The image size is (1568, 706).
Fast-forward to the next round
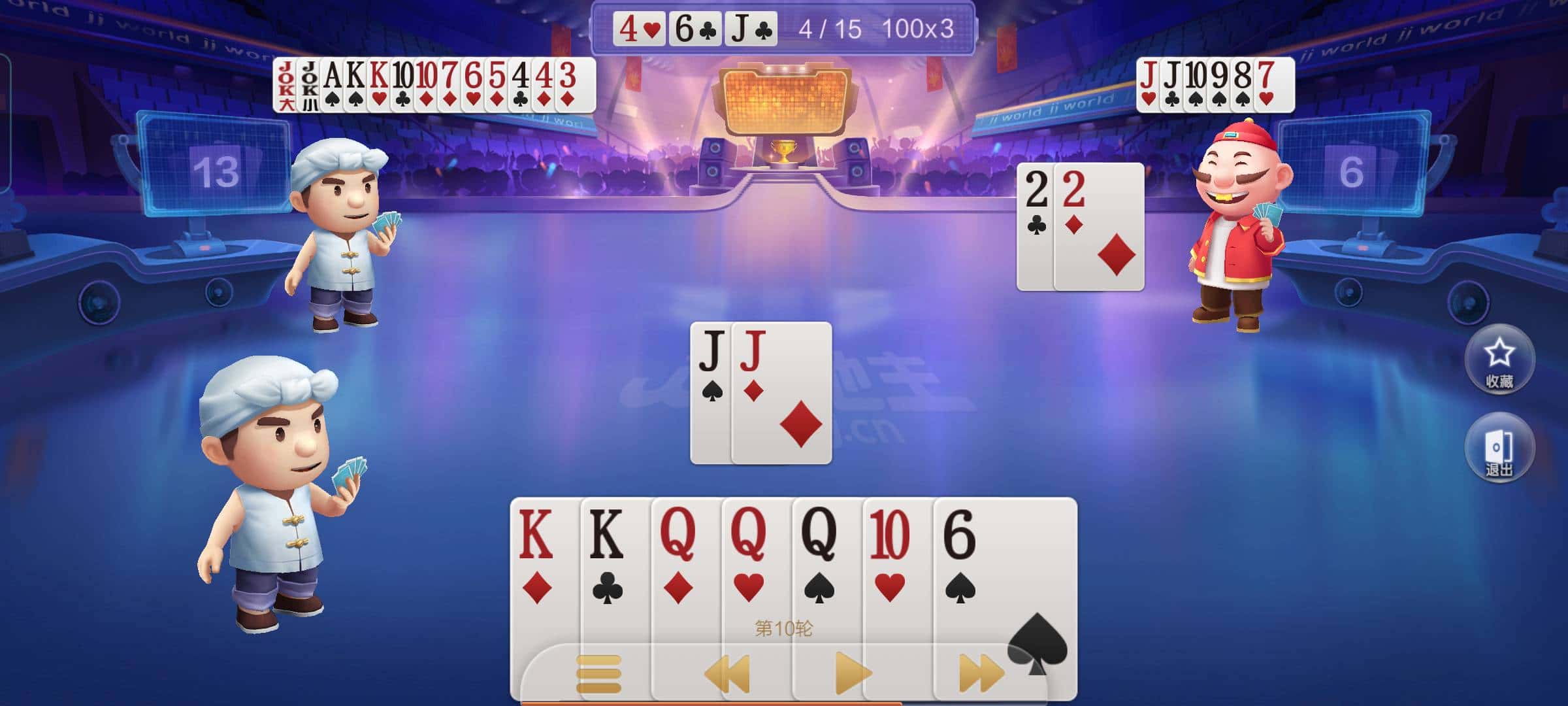980,673
